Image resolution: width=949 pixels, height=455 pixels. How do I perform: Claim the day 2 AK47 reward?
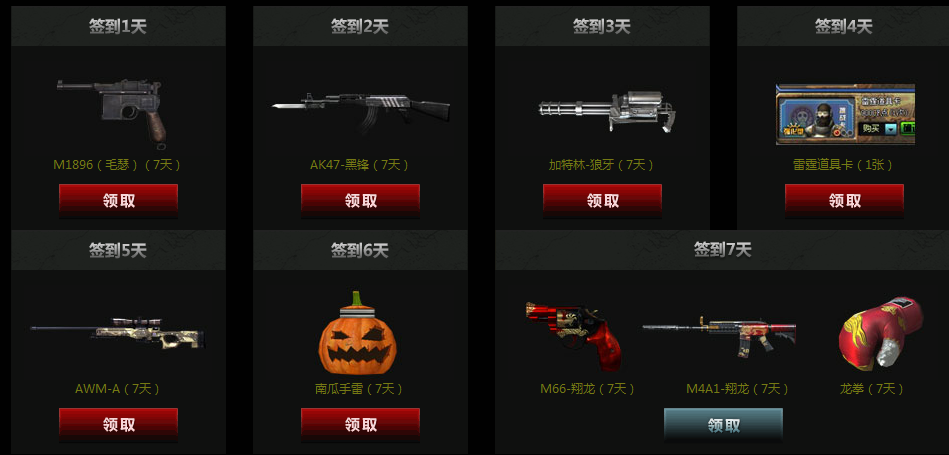(360, 200)
